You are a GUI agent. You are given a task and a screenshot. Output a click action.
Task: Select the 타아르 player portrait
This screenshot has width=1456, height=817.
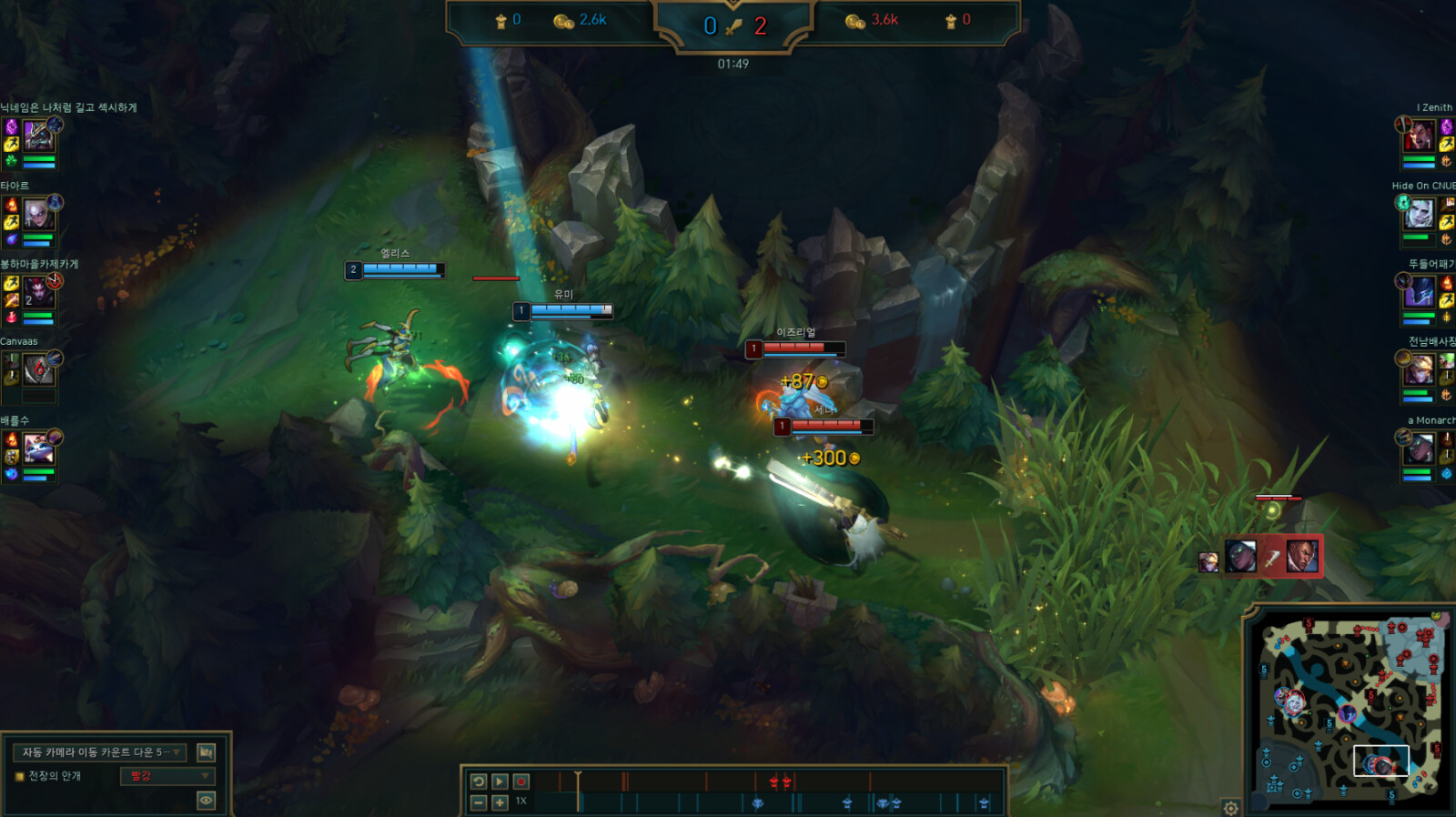[x=37, y=215]
